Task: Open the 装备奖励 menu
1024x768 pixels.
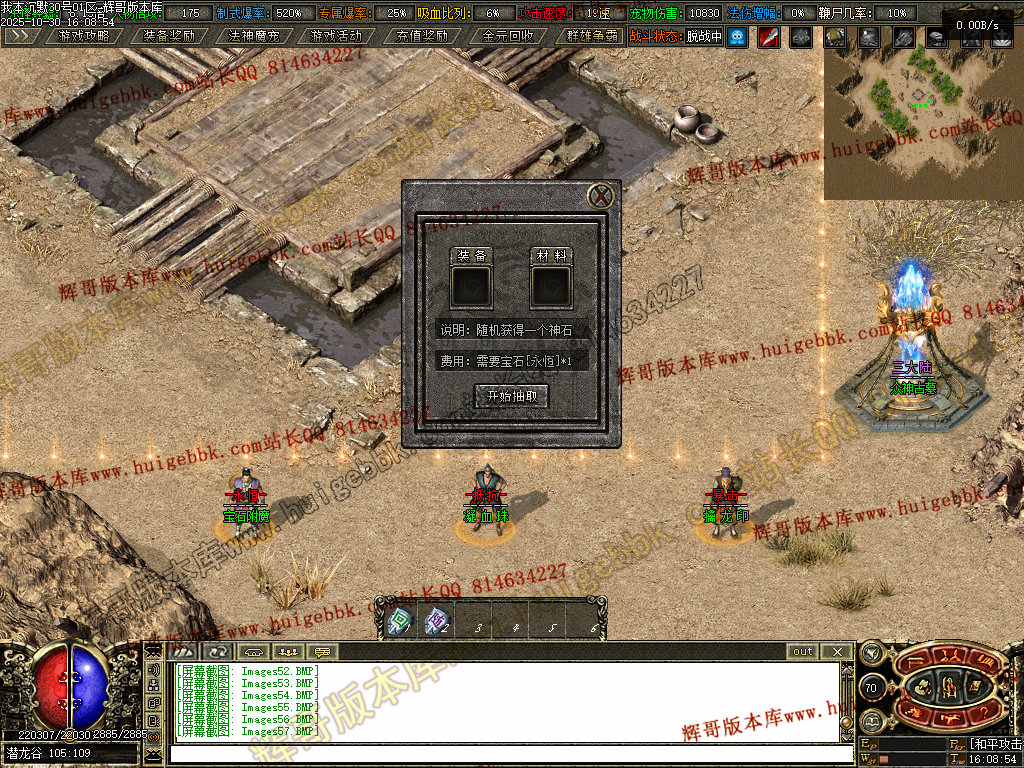Action: tap(169, 36)
